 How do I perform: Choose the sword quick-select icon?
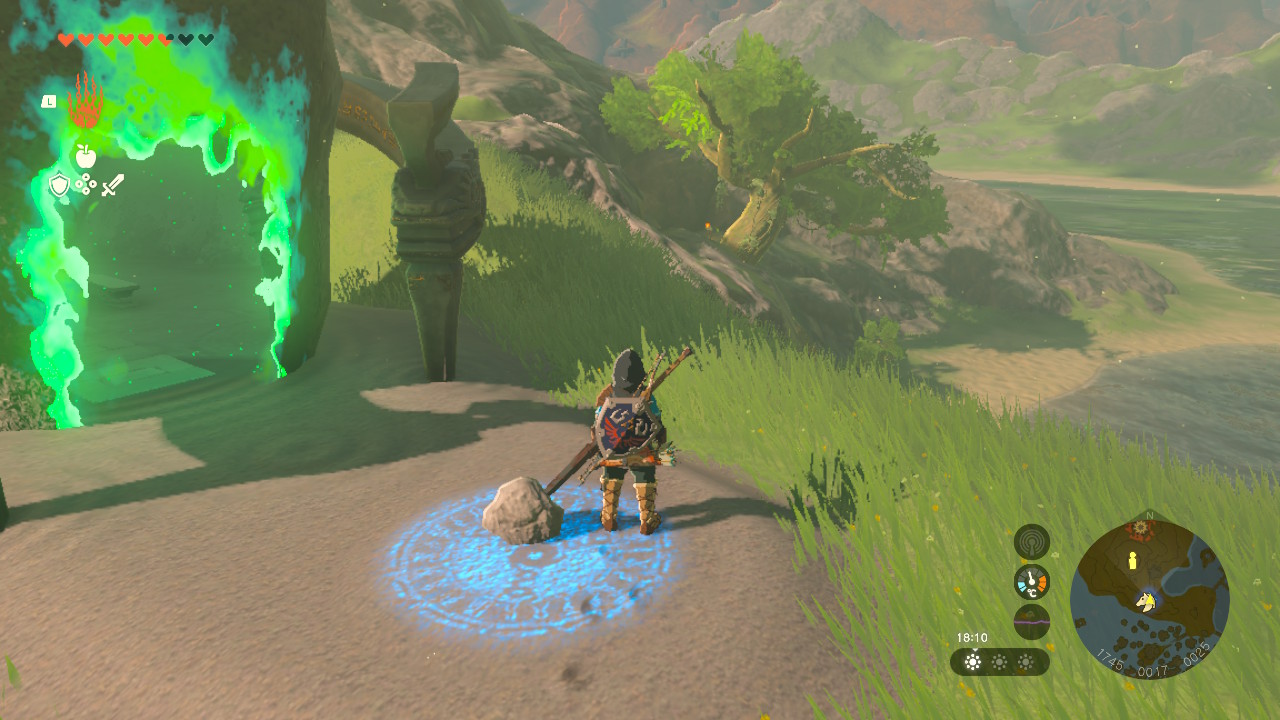click(x=112, y=185)
